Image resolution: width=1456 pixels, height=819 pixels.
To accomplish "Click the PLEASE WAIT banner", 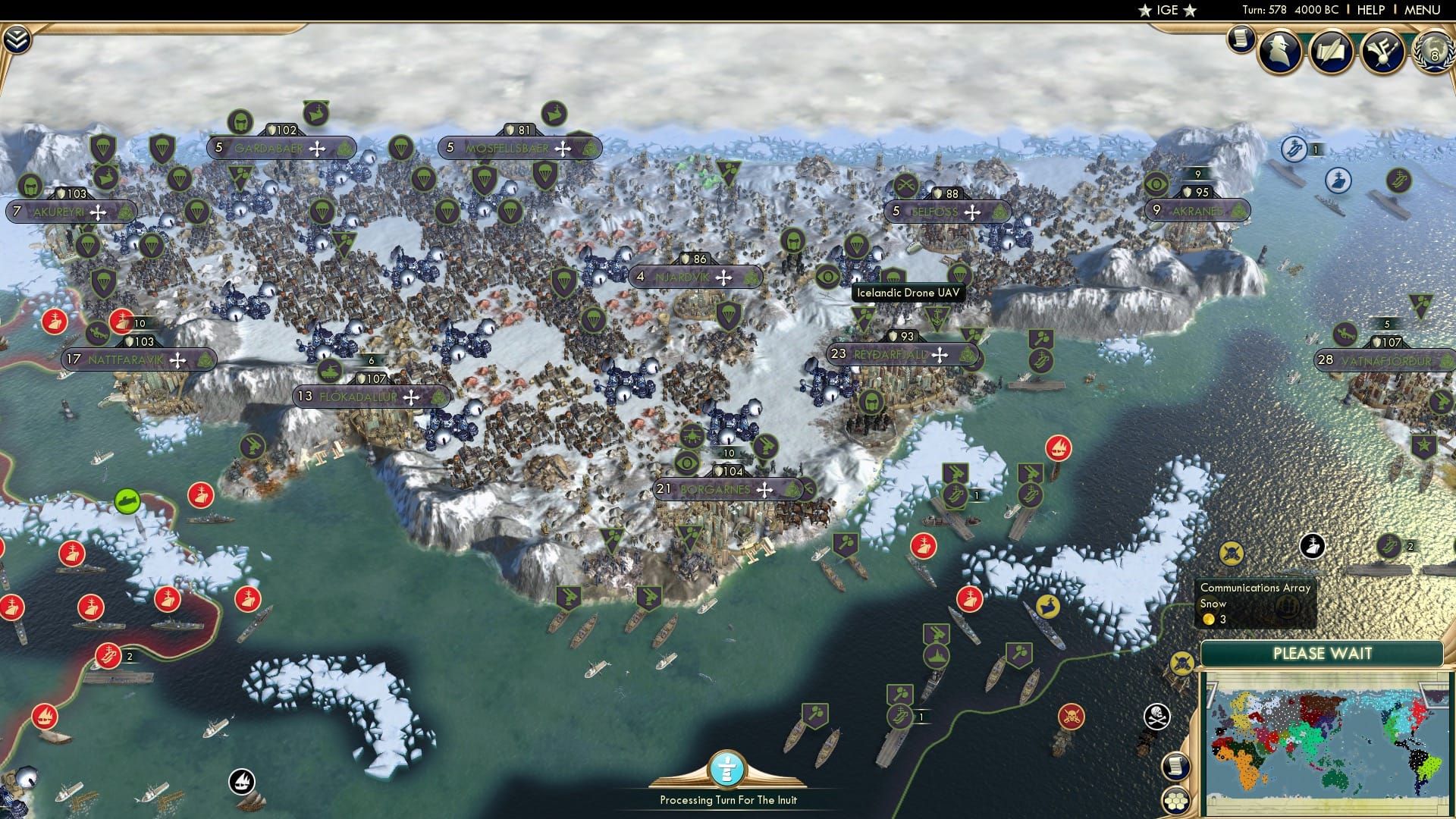I will click(x=1323, y=653).
